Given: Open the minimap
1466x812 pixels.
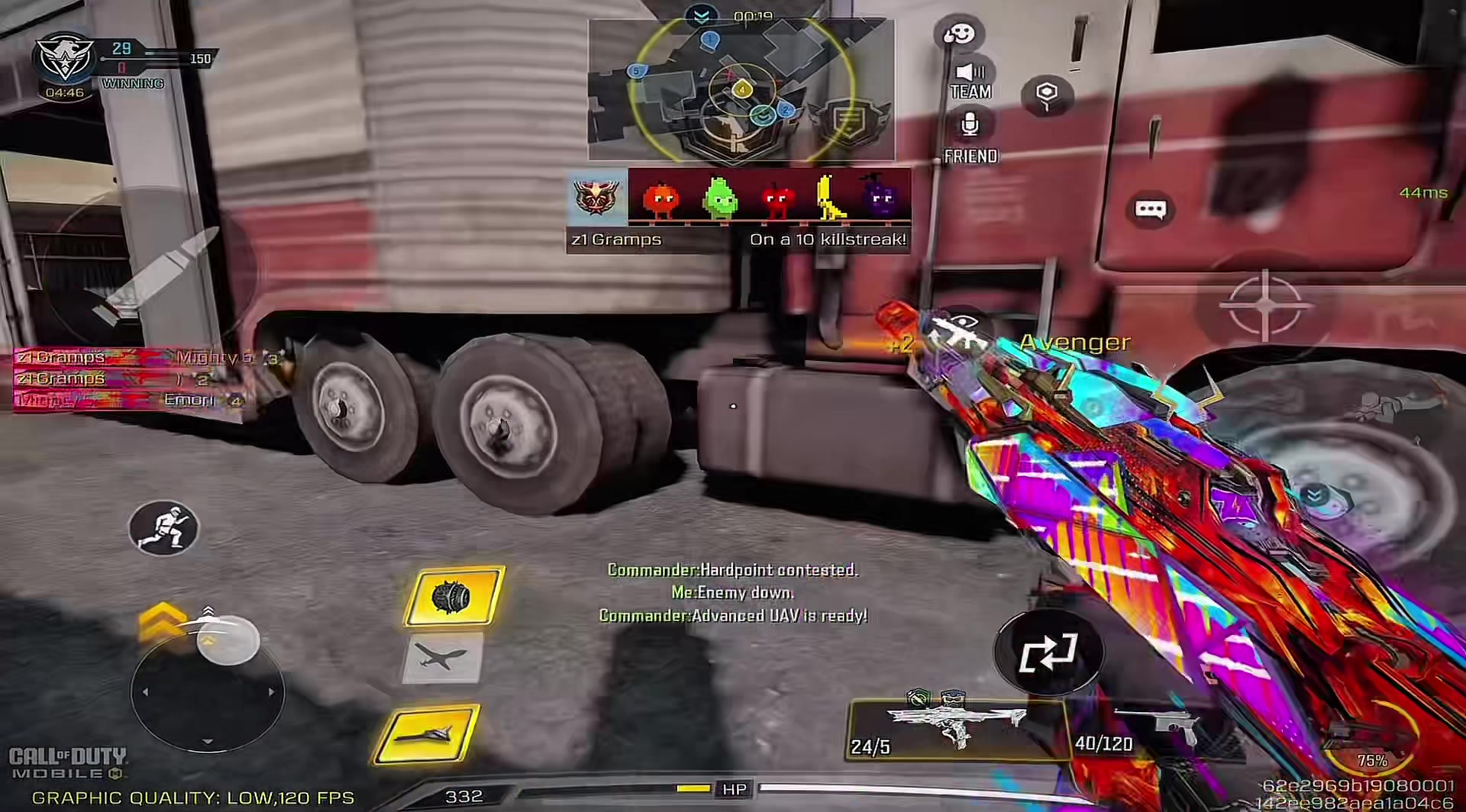Looking at the screenshot, I should pos(741,90).
